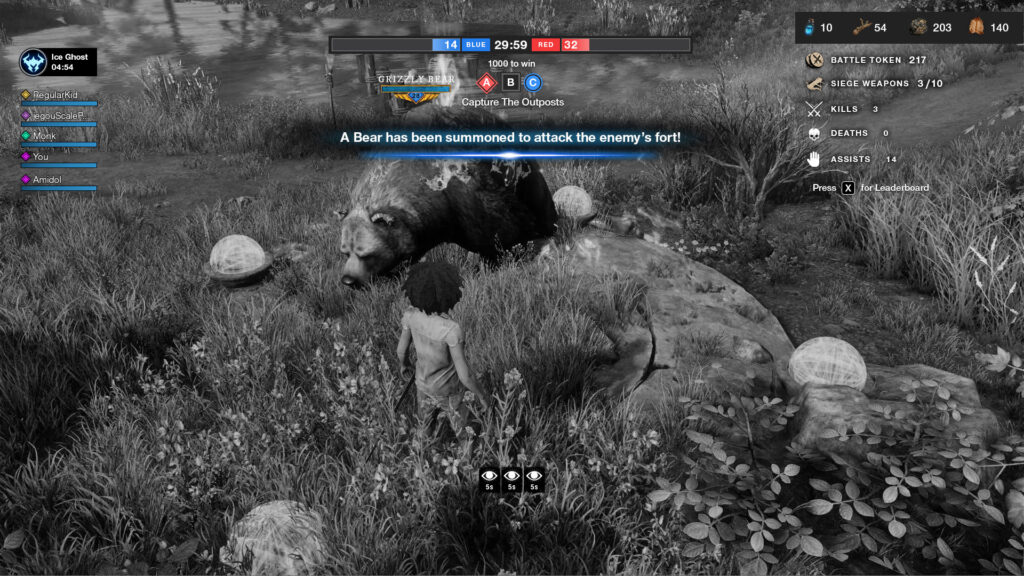Viewport: 1024px width, 576px height.
Task: Select the Ice Ghost buff icon
Action: coord(34,62)
